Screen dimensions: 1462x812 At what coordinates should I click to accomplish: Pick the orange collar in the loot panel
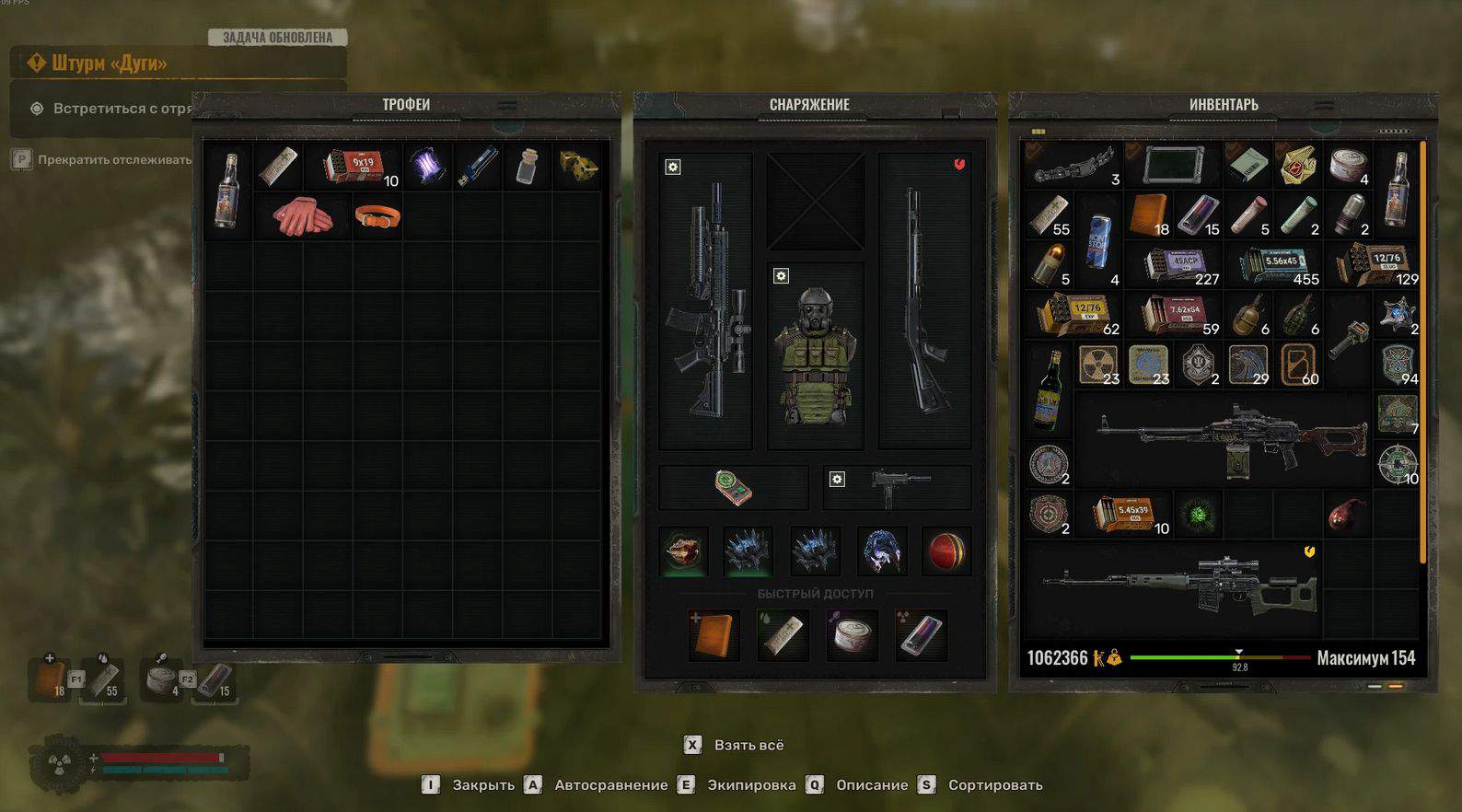pyautogui.click(x=377, y=217)
